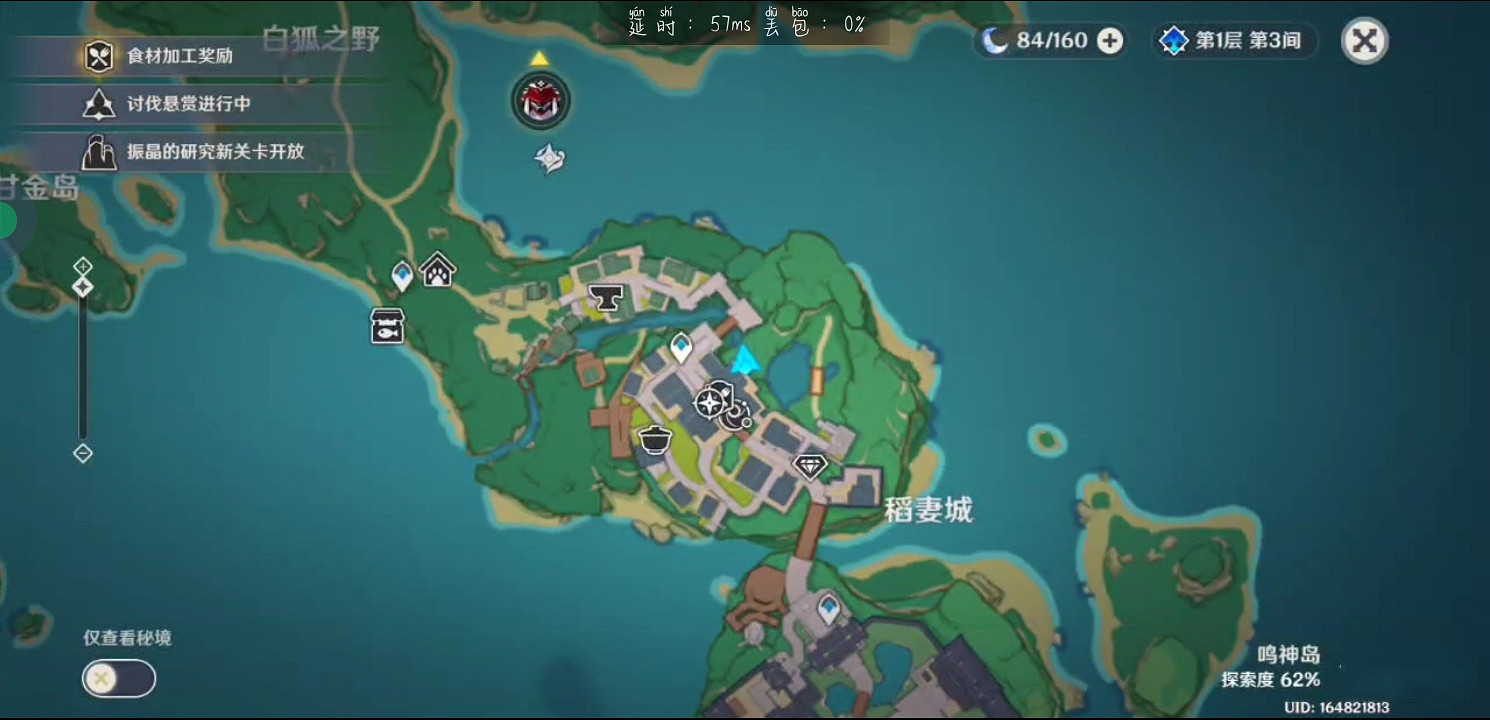Viewport: 1490px width, 720px height.
Task: Click the moon-shaped resin icon
Action: point(995,41)
